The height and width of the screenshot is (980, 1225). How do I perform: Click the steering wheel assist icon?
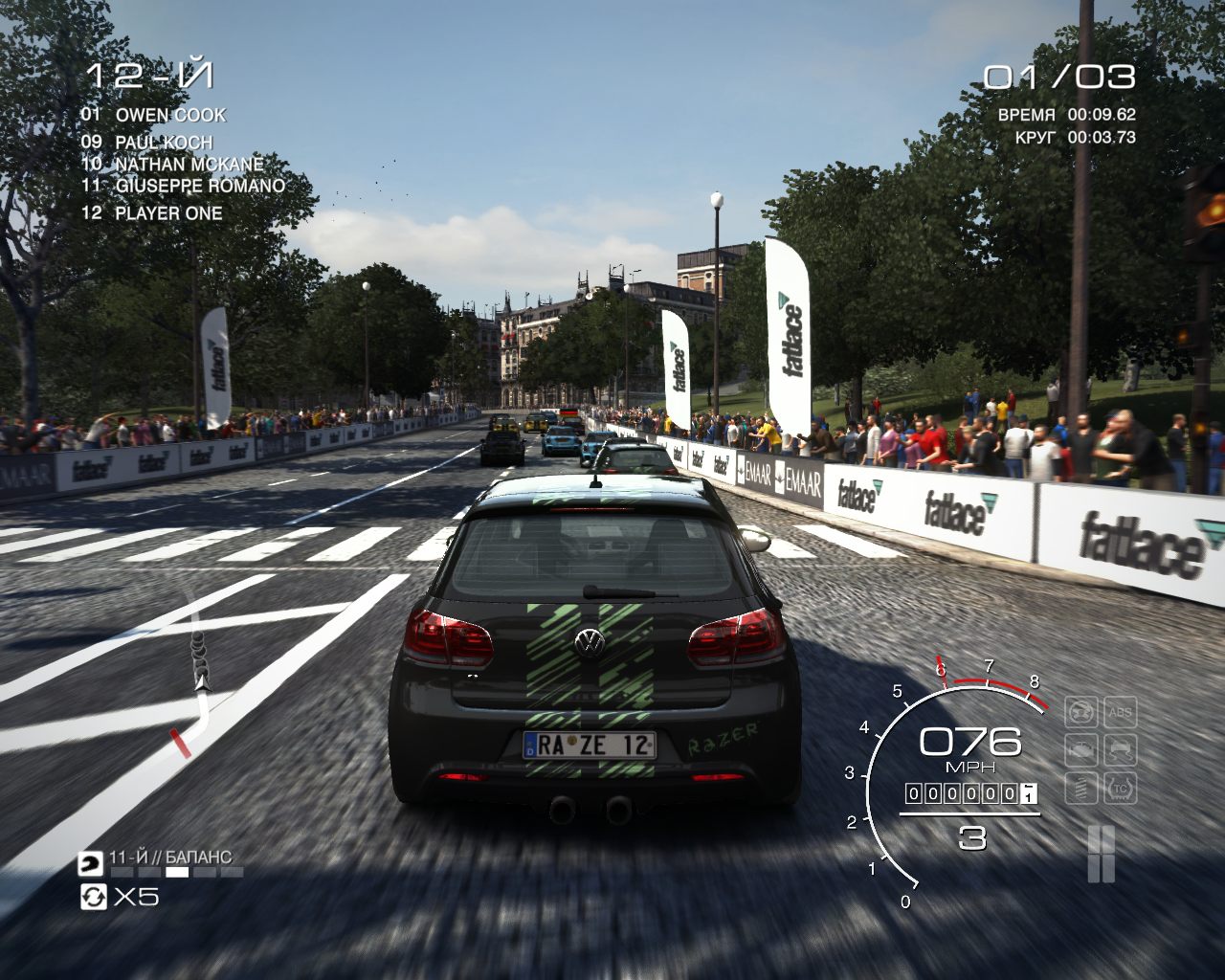tap(1081, 713)
